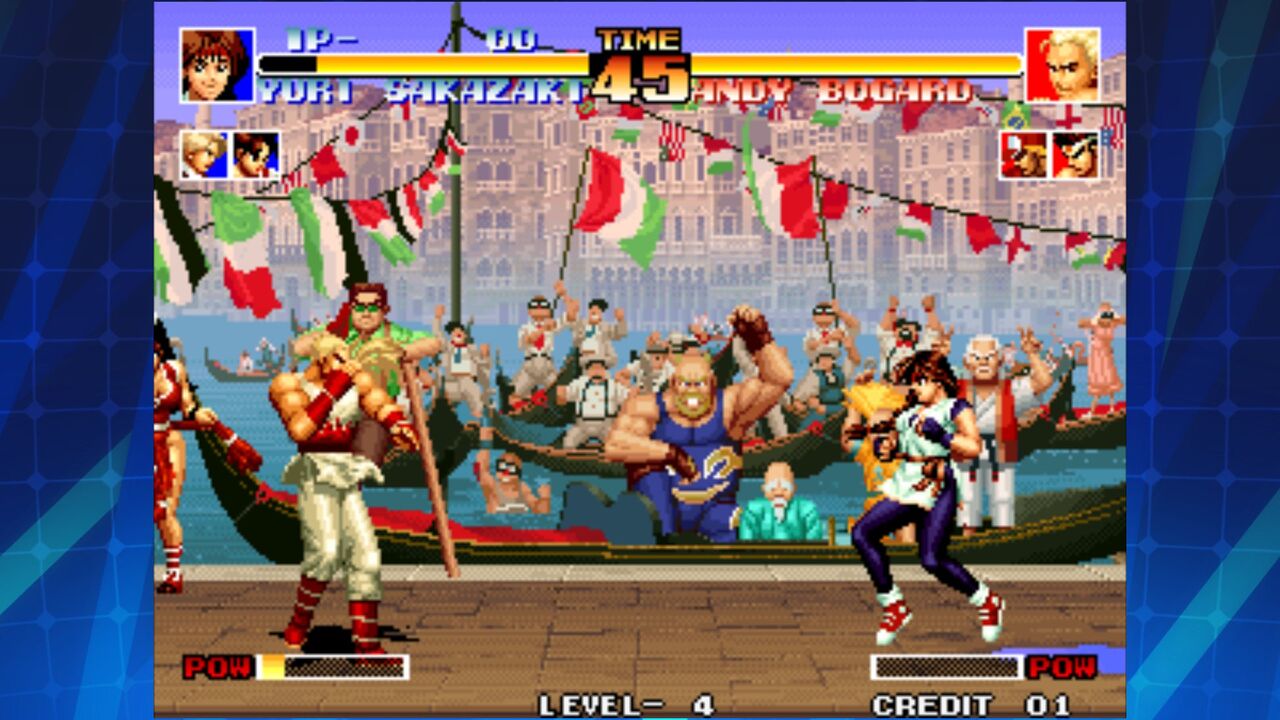Click the rightmost teammate icon under Andy's portrait
Screen dimensions: 1280x720
tap(1073, 153)
